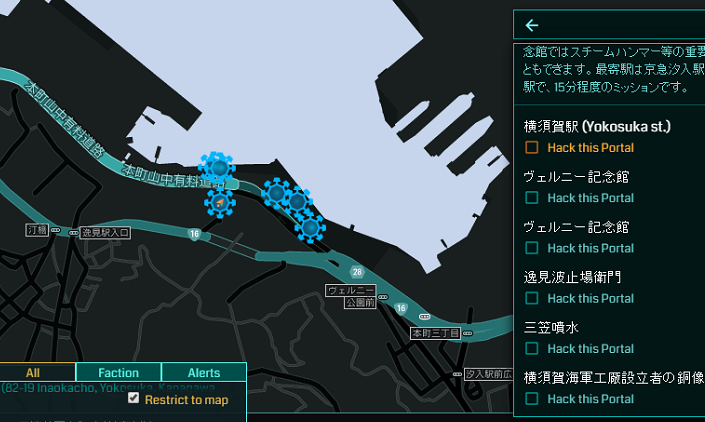Open the Faction comms tab

pyautogui.click(x=118, y=373)
